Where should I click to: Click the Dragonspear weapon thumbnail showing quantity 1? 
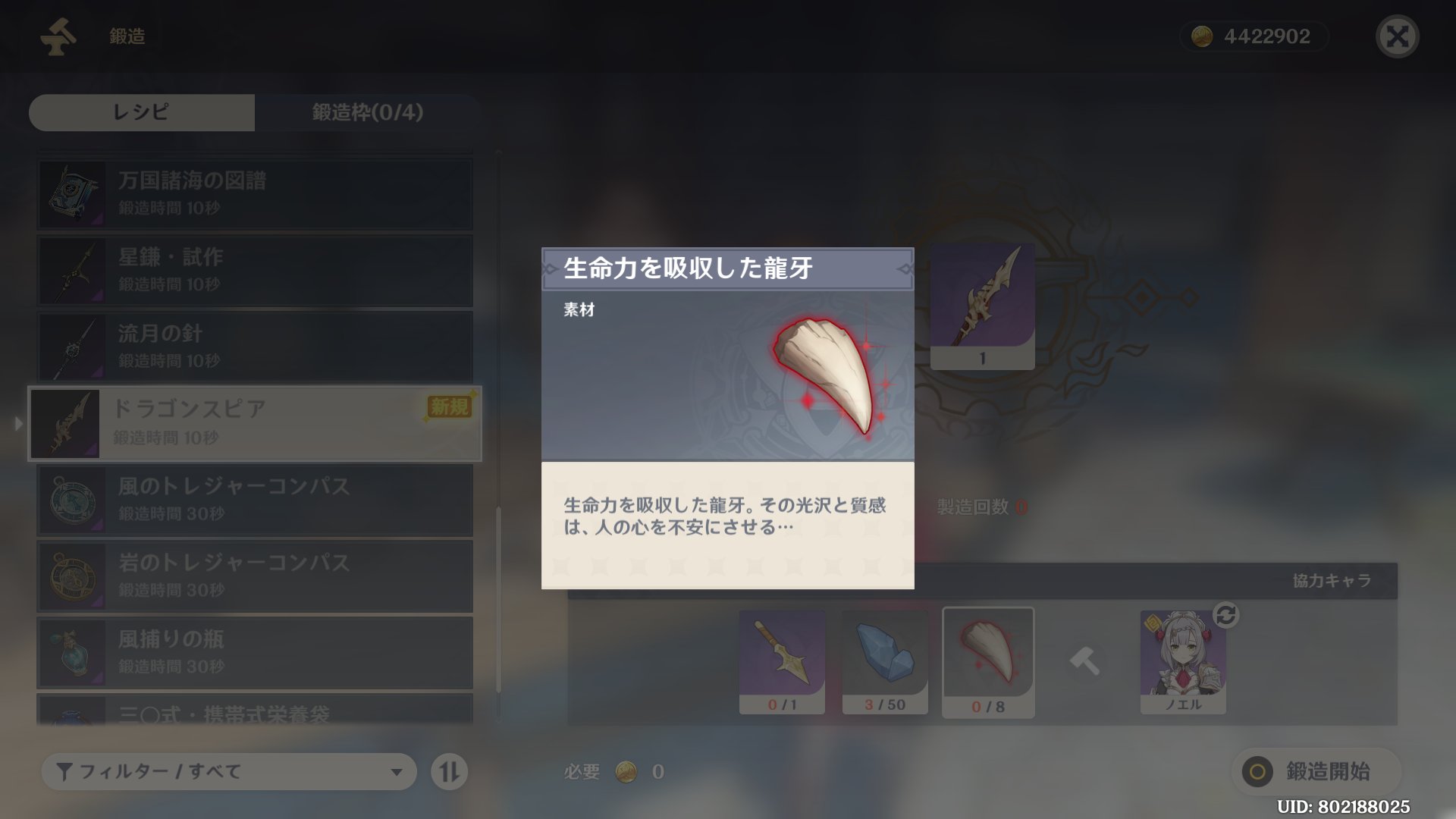pyautogui.click(x=982, y=306)
